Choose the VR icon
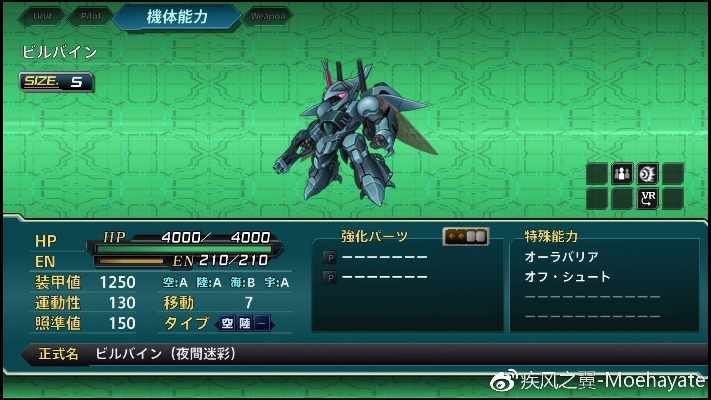 pyautogui.click(x=647, y=197)
